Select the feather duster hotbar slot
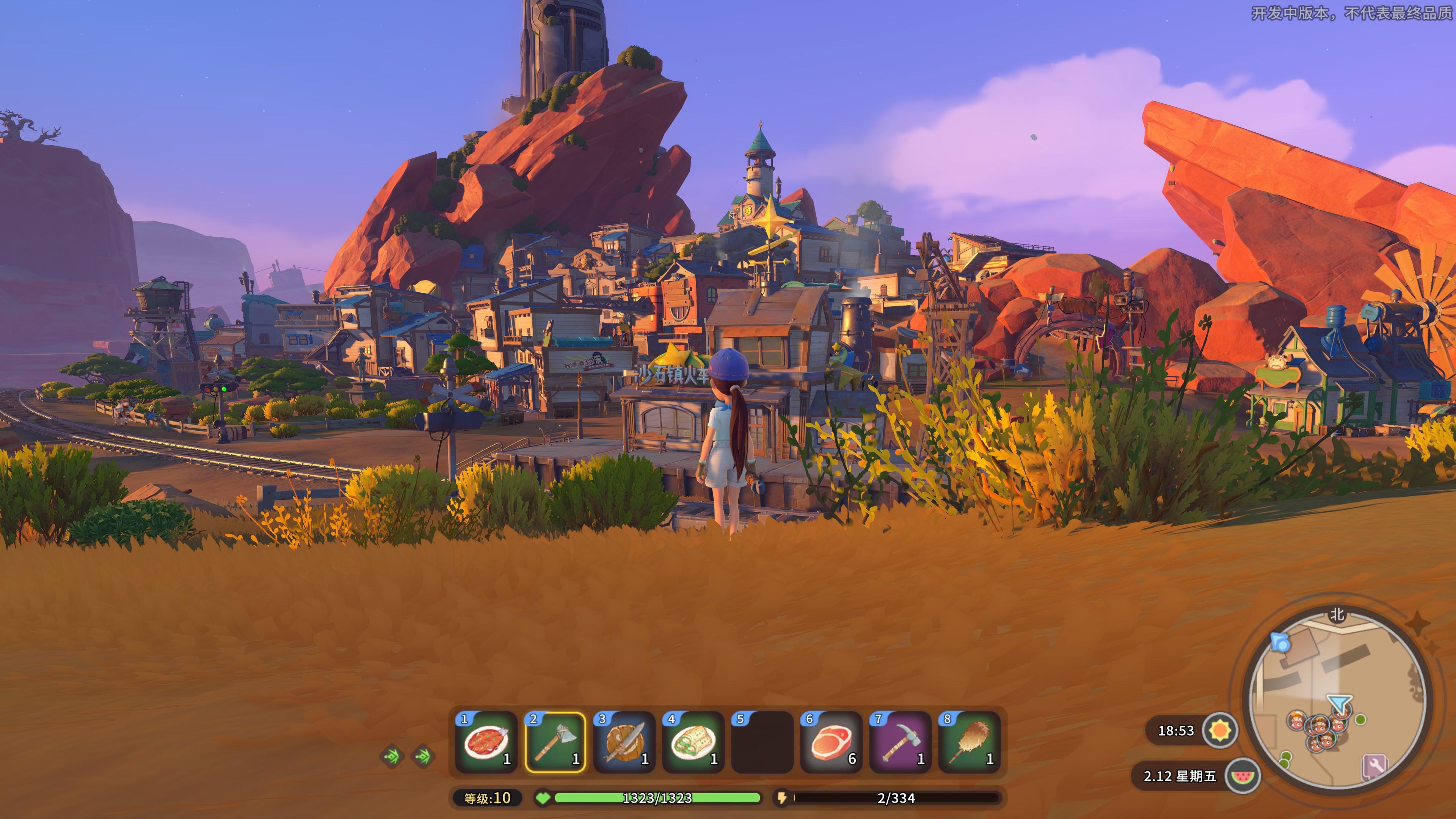This screenshot has width=1456, height=819. tap(970, 742)
